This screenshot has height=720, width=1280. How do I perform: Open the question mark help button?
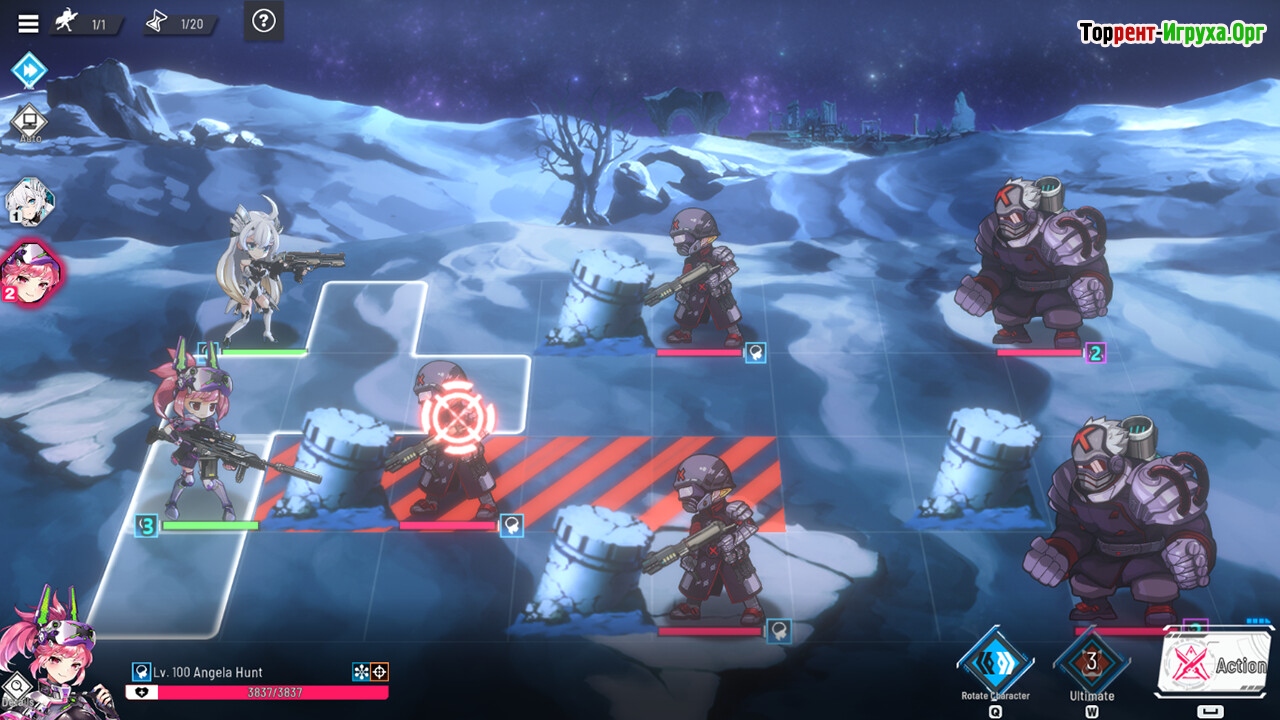coord(263,21)
